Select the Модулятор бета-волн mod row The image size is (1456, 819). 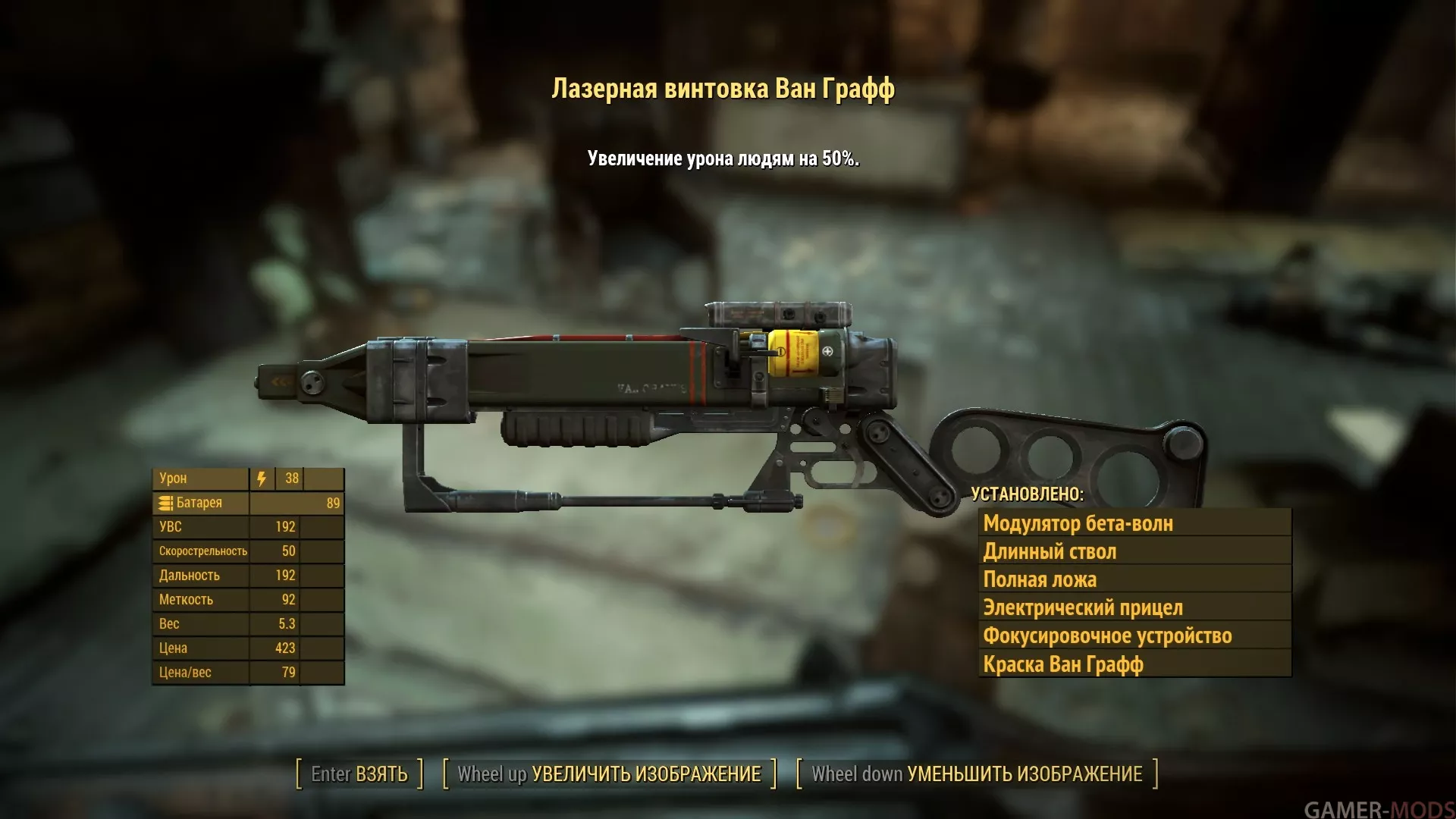point(1134,523)
